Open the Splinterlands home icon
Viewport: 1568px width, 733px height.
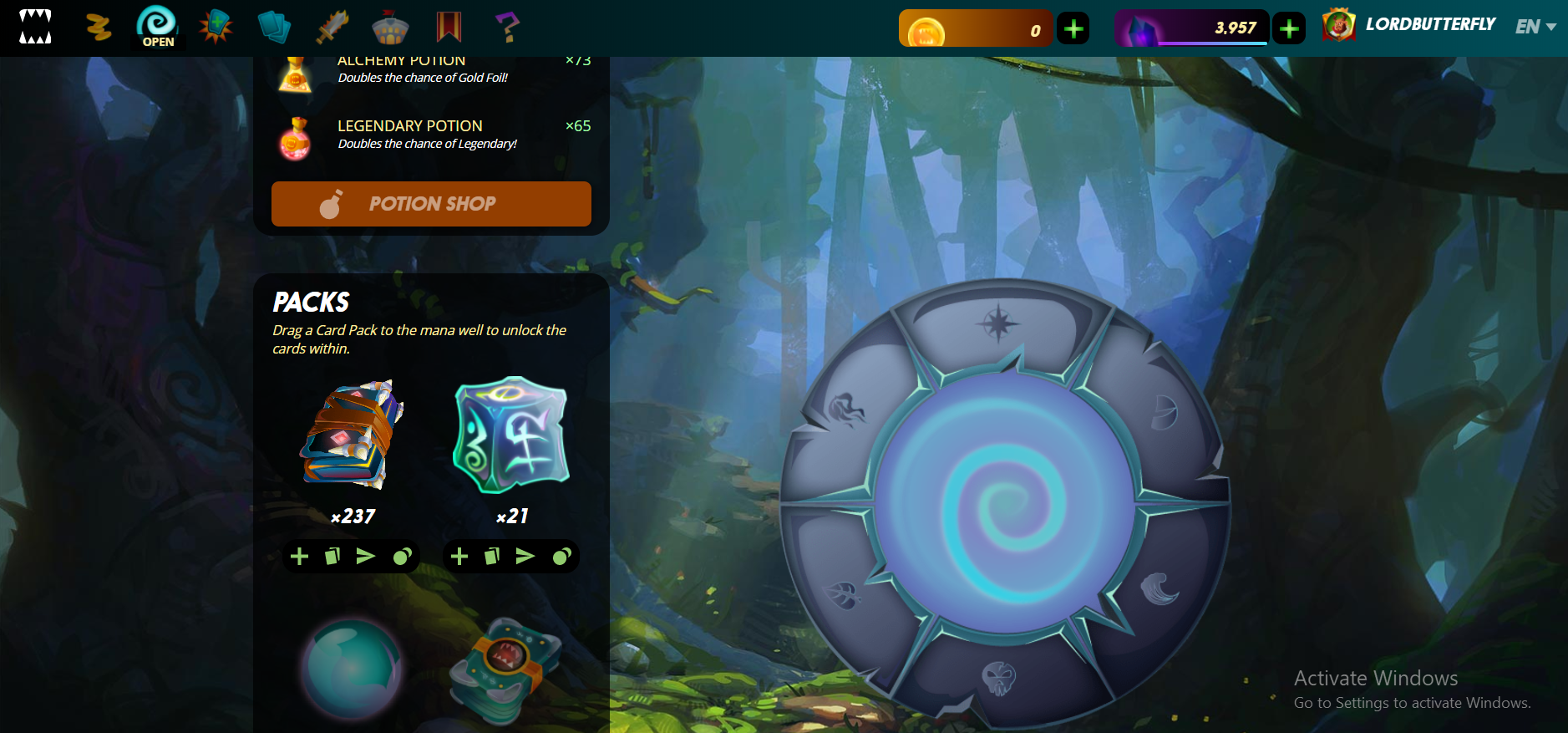click(x=35, y=27)
